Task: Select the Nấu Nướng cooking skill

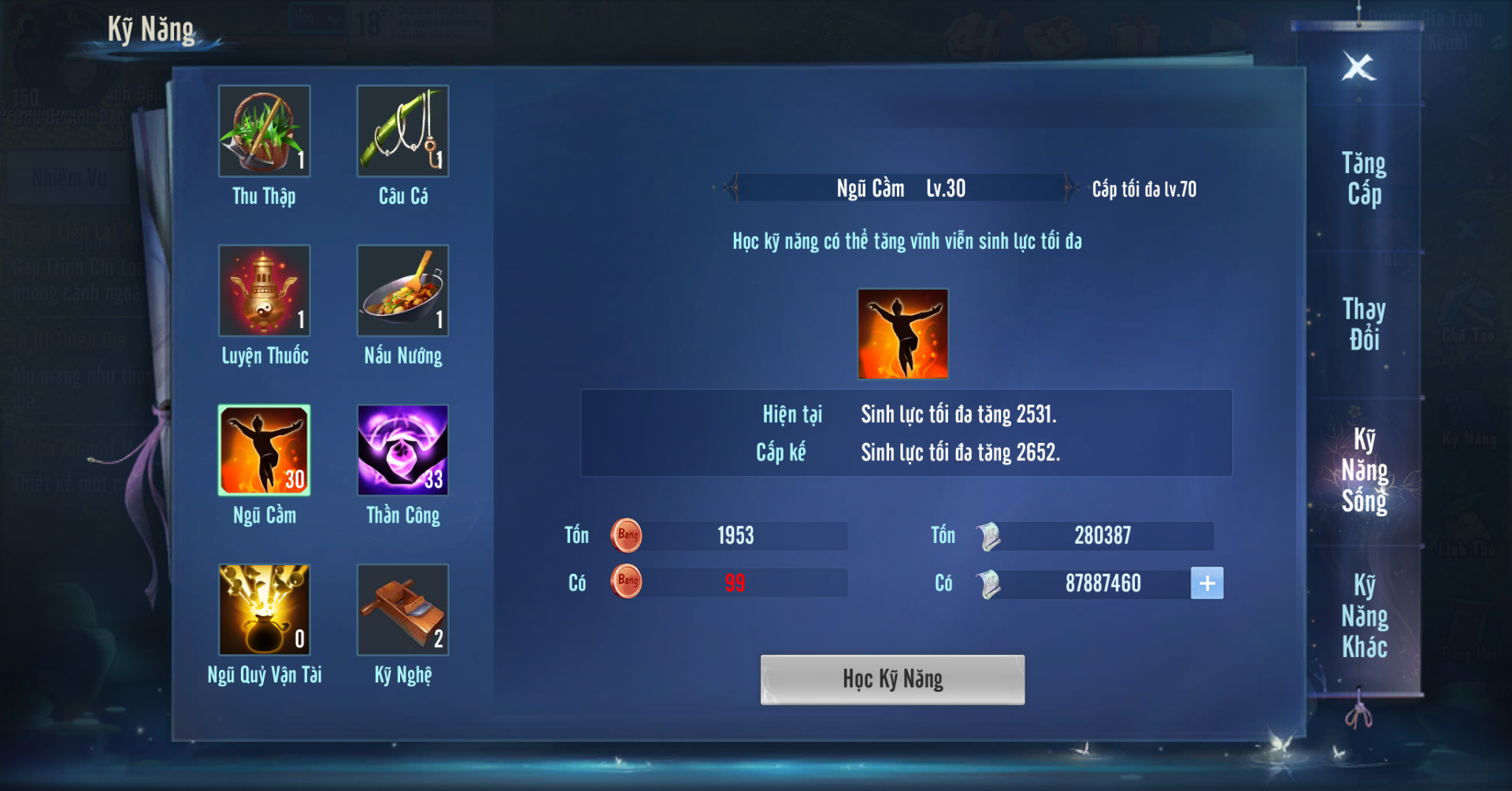Action: pos(402,291)
